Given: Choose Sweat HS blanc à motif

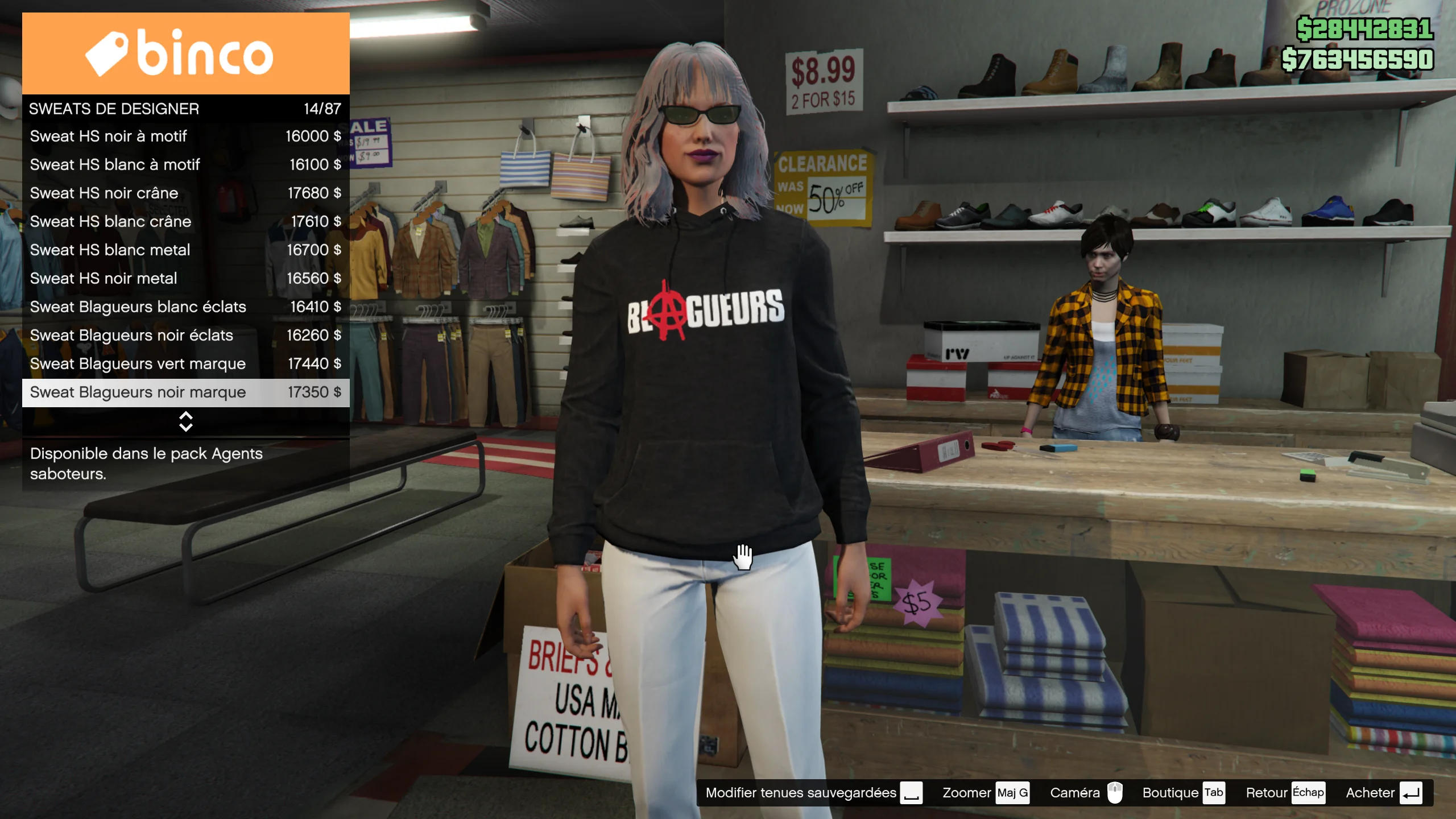Looking at the screenshot, I should coord(185,165).
